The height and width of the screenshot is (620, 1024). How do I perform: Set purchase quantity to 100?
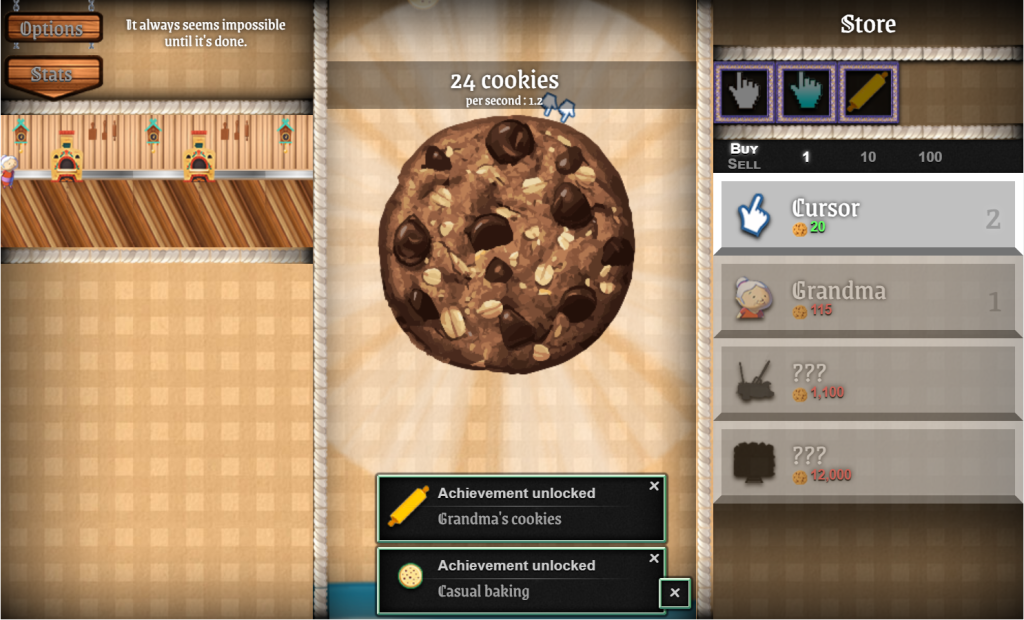(930, 157)
